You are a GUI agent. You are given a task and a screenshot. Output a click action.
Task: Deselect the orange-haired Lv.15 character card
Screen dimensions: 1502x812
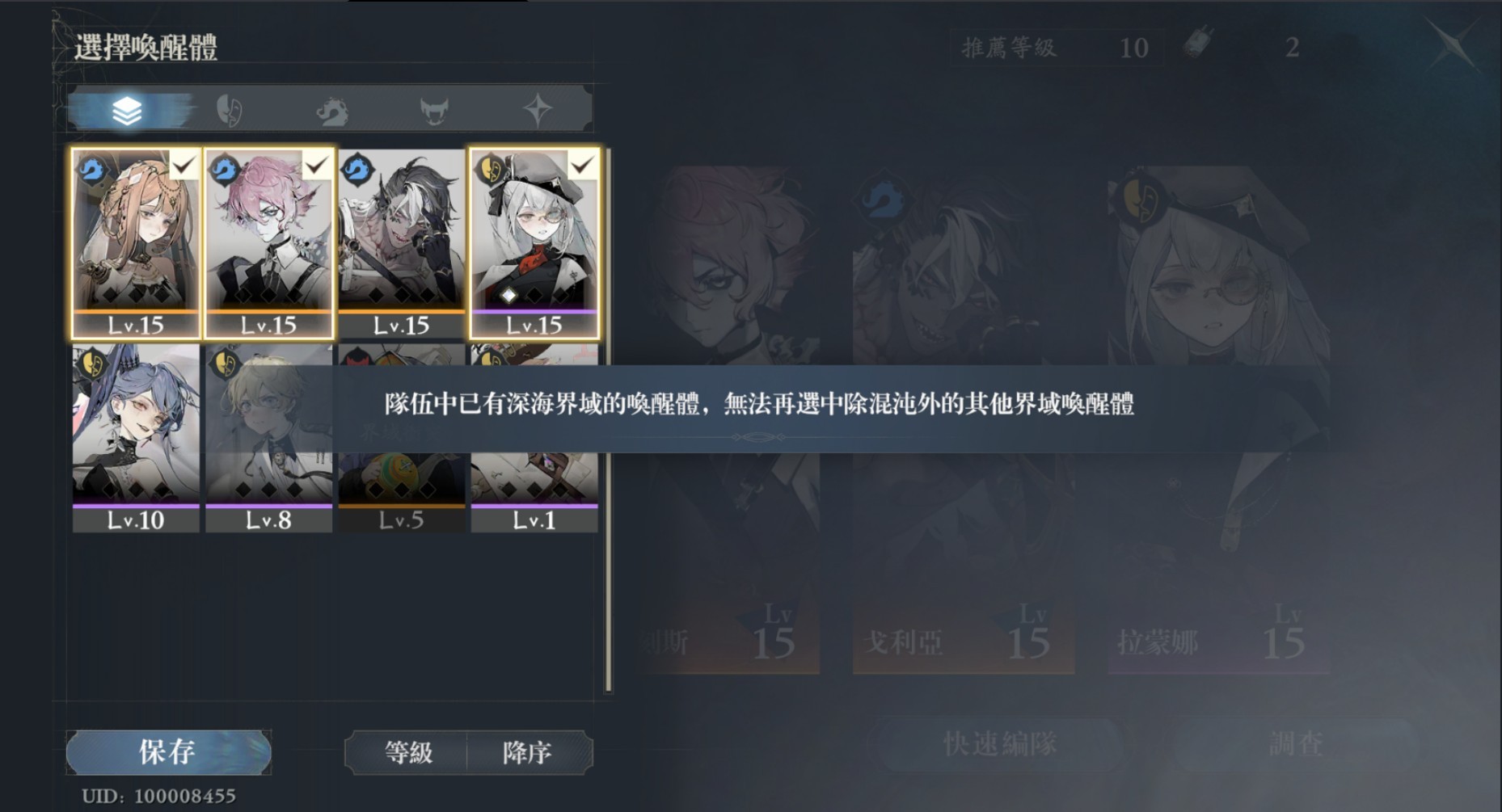pos(136,242)
